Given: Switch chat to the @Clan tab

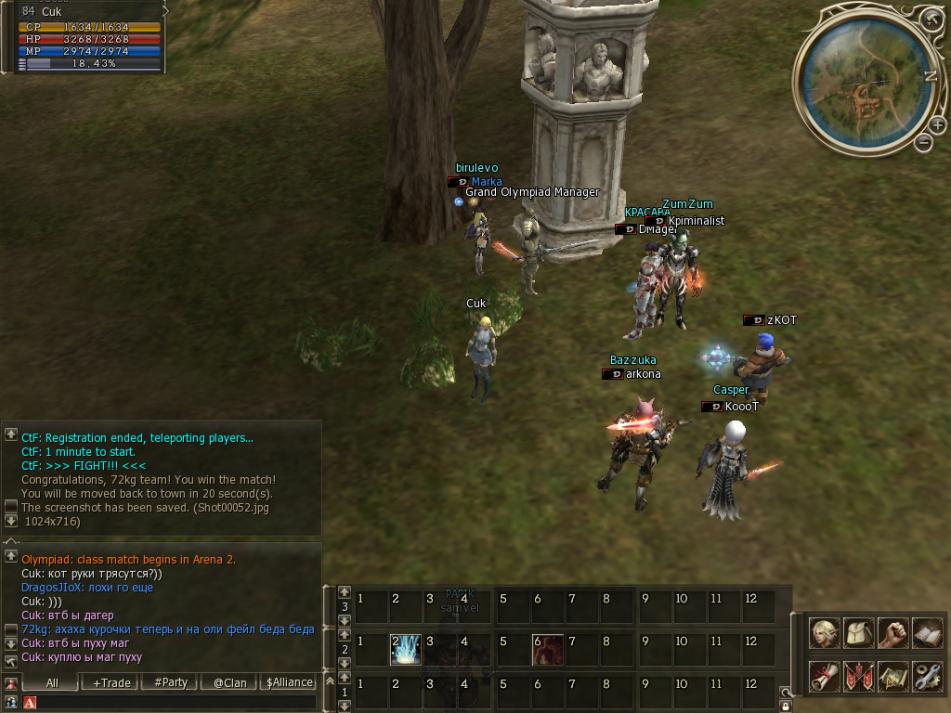Looking at the screenshot, I should (229, 682).
